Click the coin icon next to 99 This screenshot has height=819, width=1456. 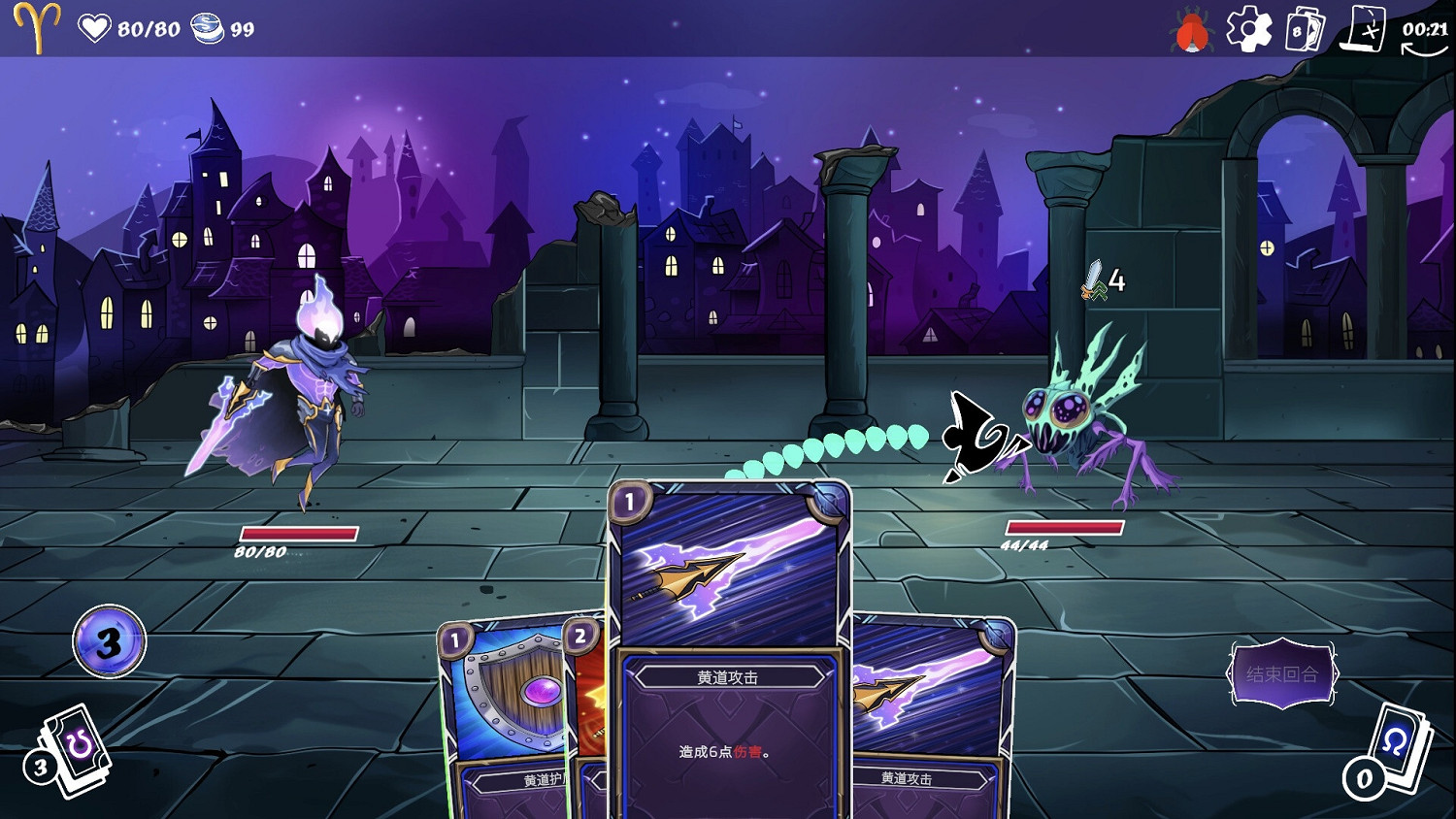(x=204, y=27)
